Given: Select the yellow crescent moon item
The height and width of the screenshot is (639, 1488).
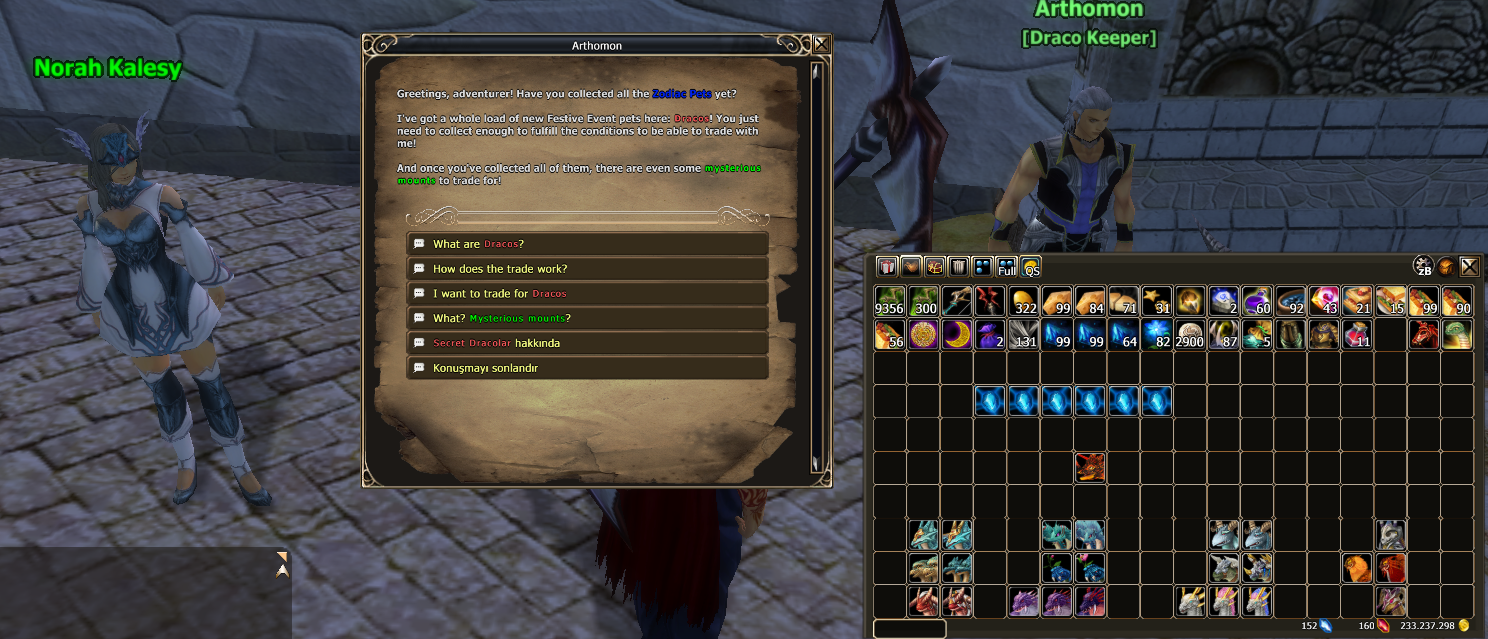Looking at the screenshot, I should point(957,335).
